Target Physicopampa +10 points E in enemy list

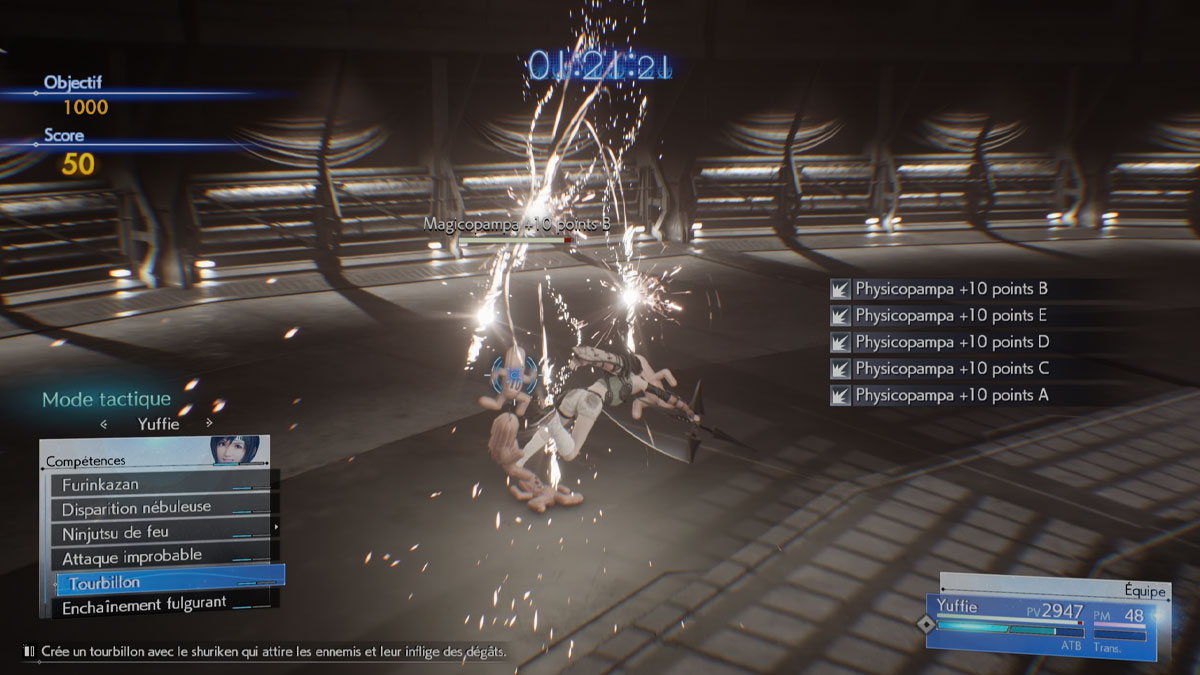[x=950, y=315]
